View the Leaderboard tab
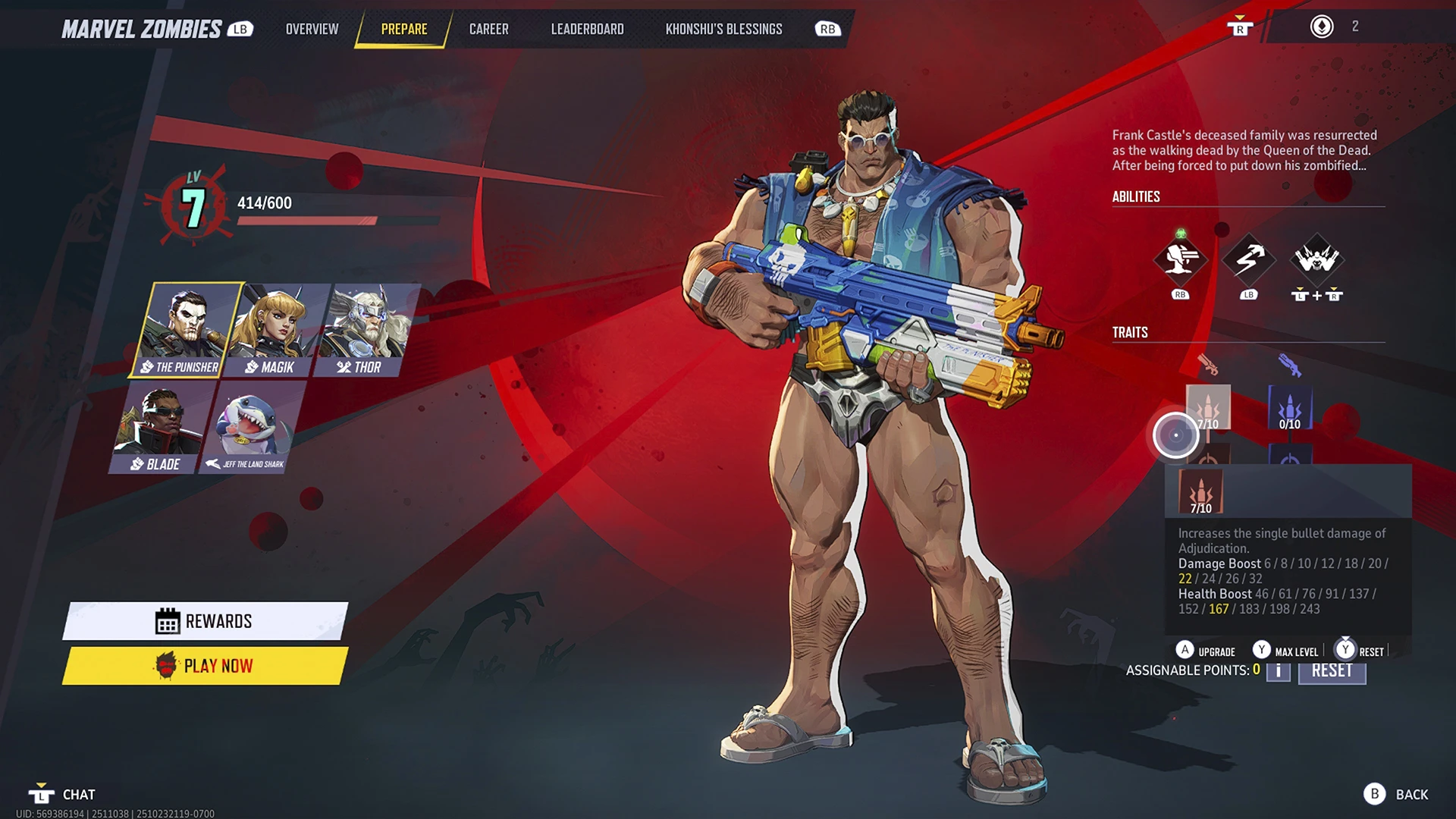 [587, 30]
